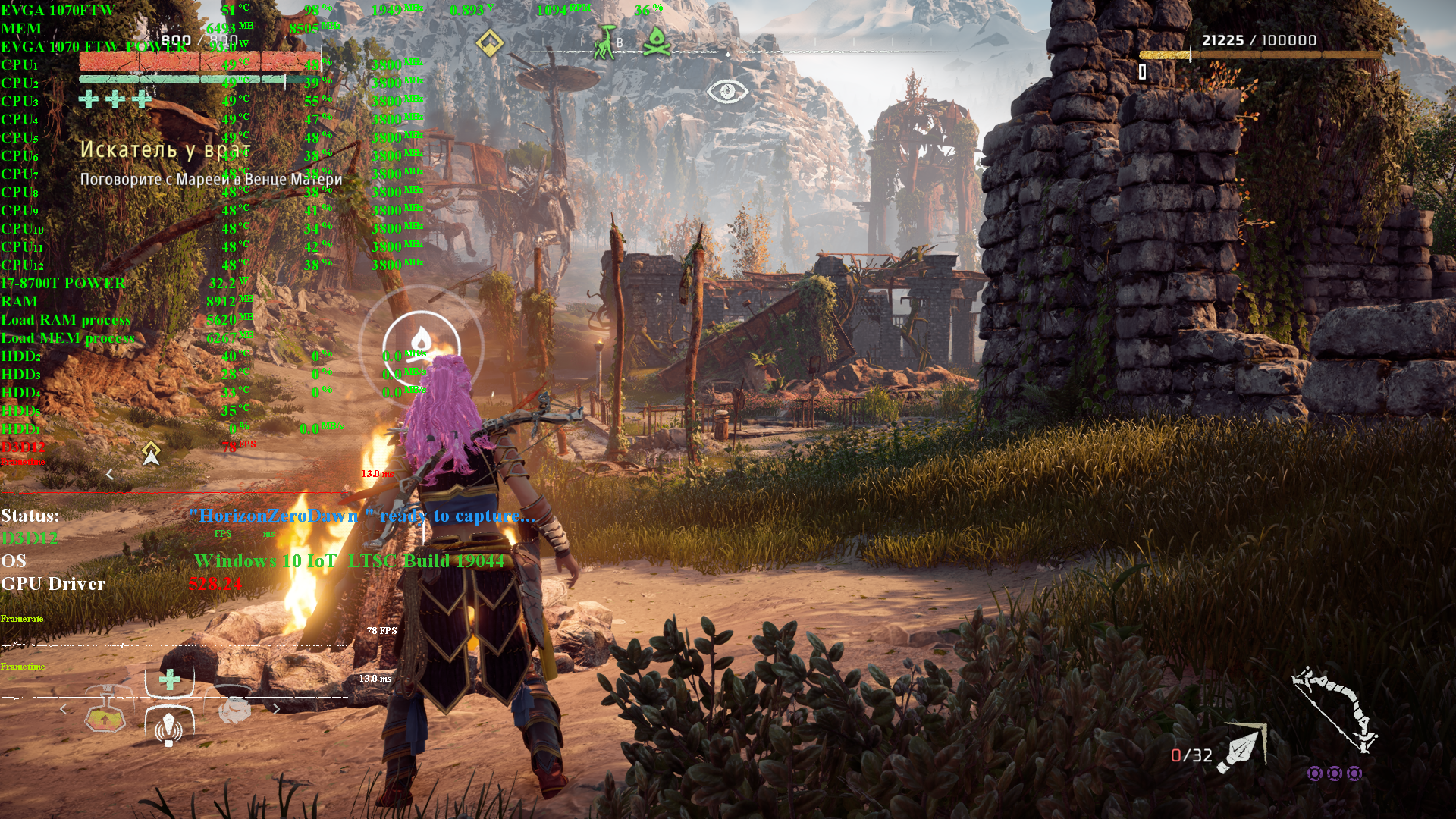1456x819 pixels.
Task: Click the three purple modification coil icons
Action: coord(1335,773)
